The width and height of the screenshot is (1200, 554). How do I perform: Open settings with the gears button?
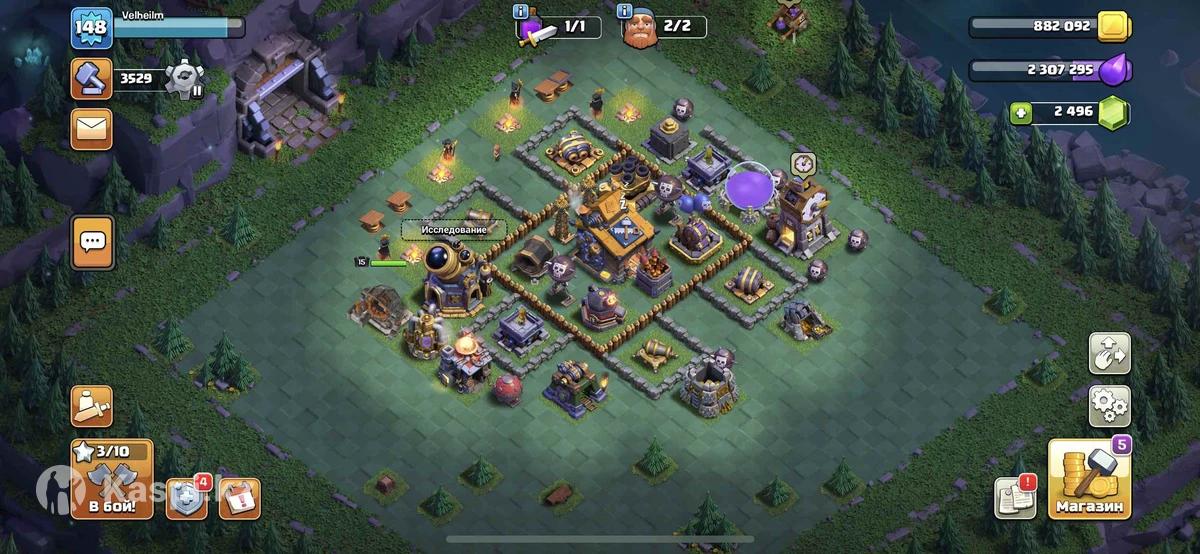pos(1110,405)
